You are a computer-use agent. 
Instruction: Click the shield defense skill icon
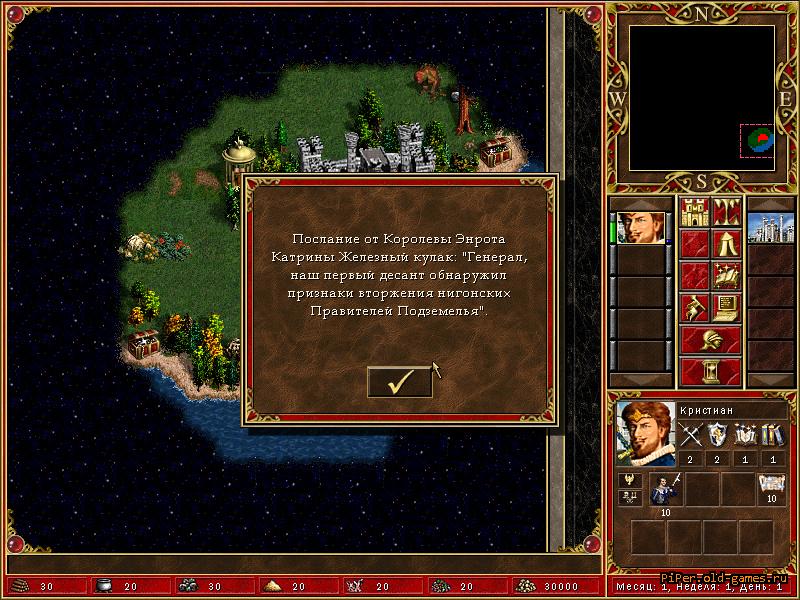click(x=718, y=435)
